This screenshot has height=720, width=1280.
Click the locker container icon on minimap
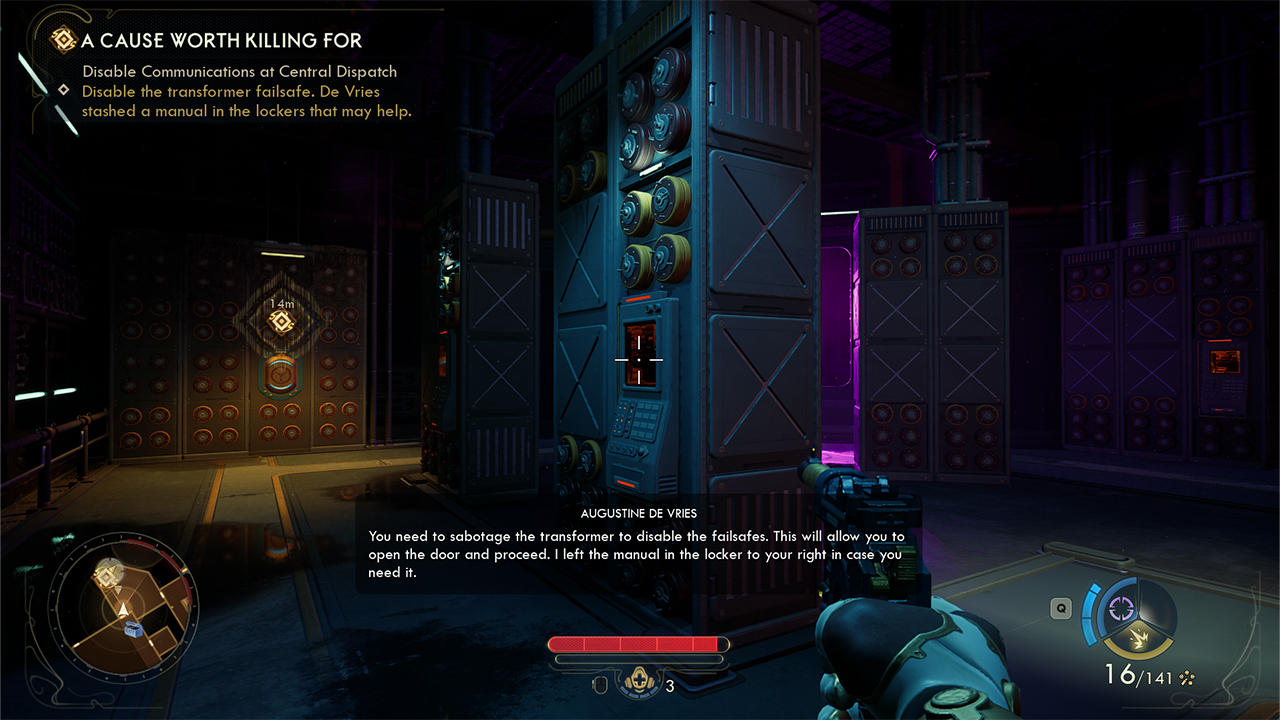tap(135, 628)
